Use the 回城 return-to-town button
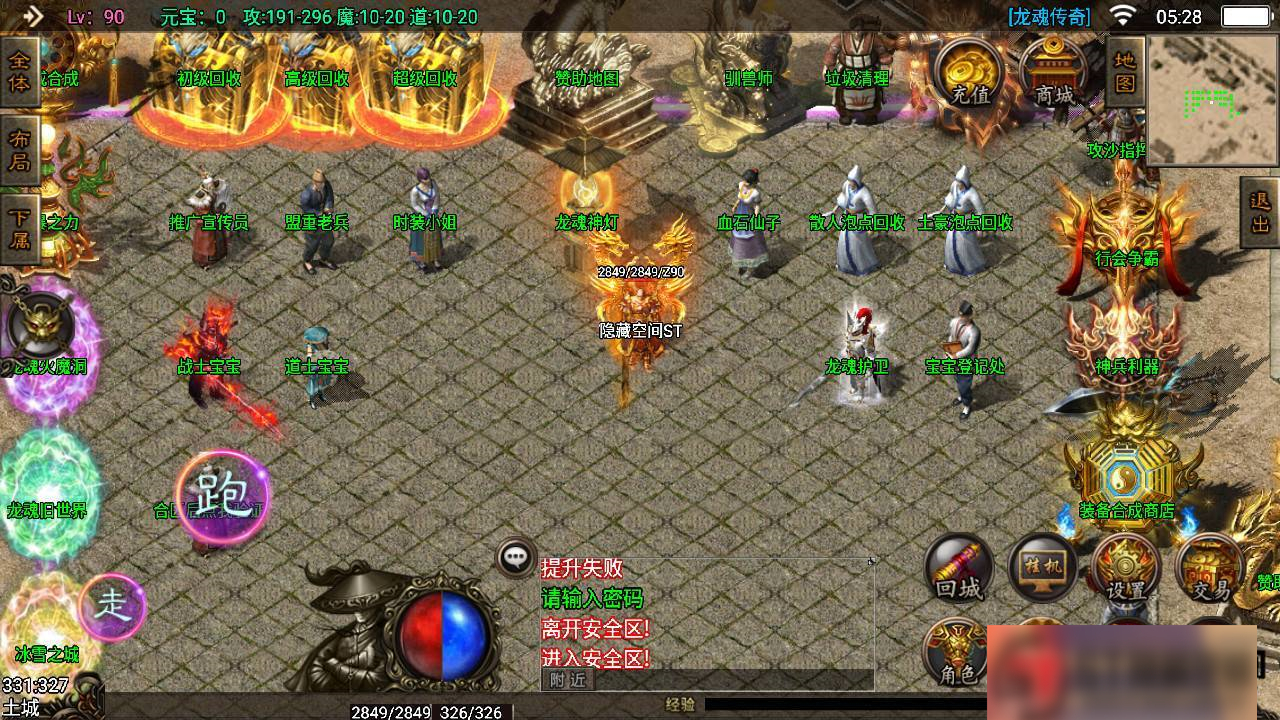Image resolution: width=1280 pixels, height=720 pixels. coord(958,568)
